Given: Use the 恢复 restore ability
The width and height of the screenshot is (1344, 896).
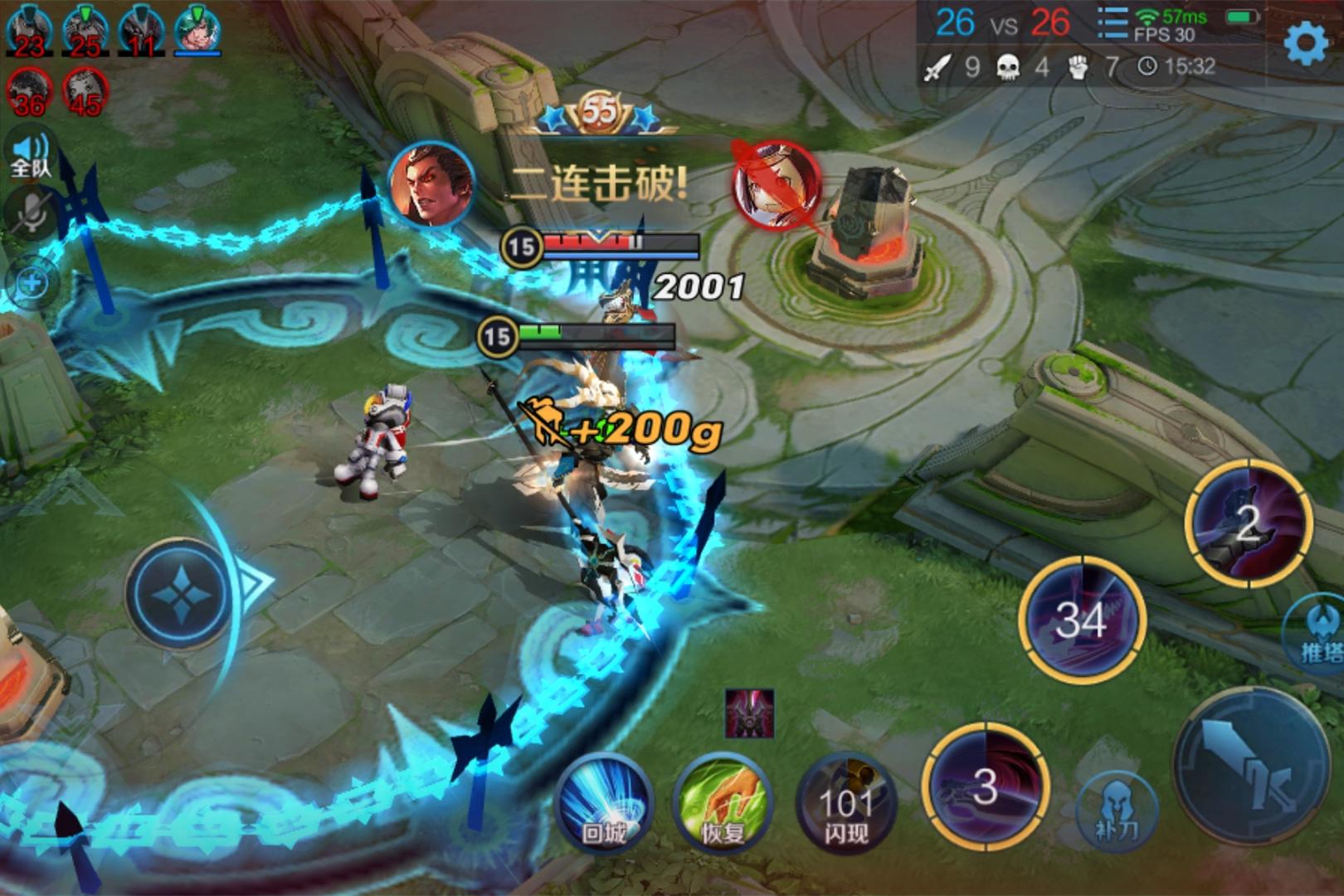Looking at the screenshot, I should tap(721, 801).
